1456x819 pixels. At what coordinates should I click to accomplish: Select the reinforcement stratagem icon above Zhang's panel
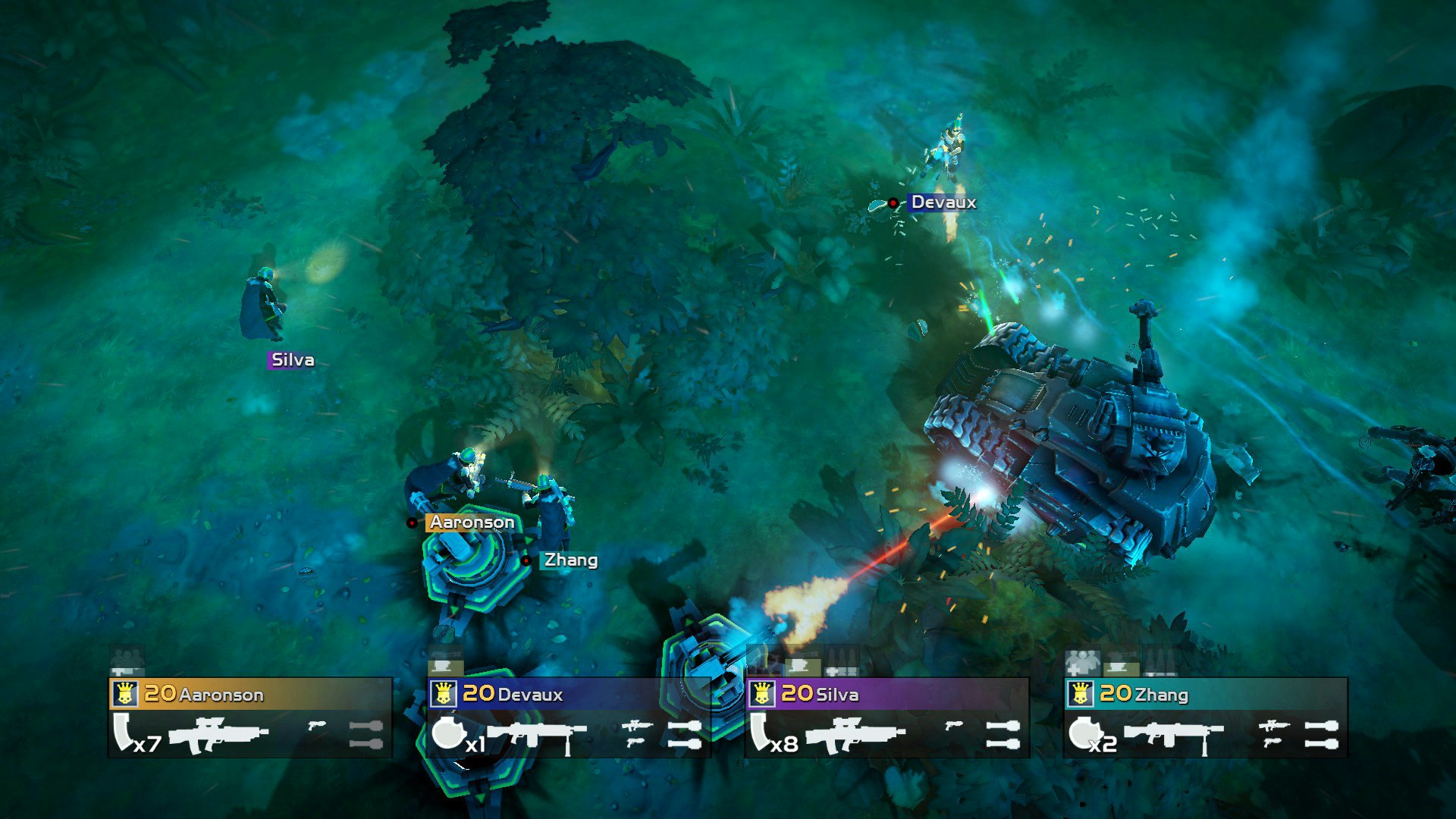point(1082,662)
